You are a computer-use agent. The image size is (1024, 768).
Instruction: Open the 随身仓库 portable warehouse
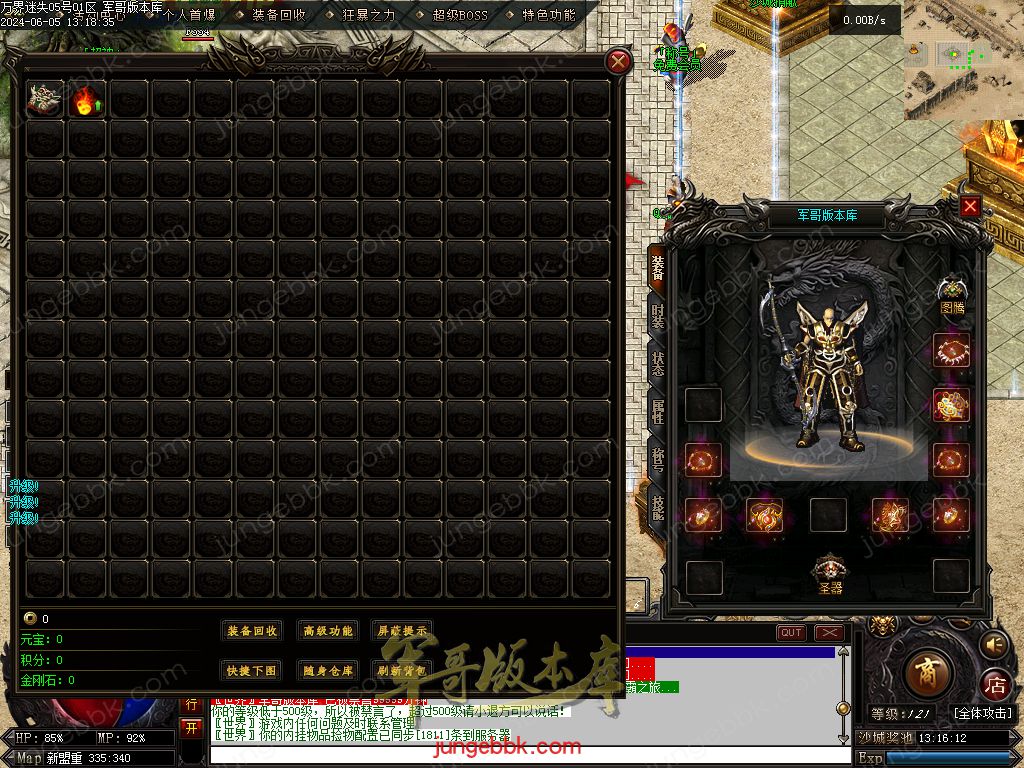coord(328,671)
